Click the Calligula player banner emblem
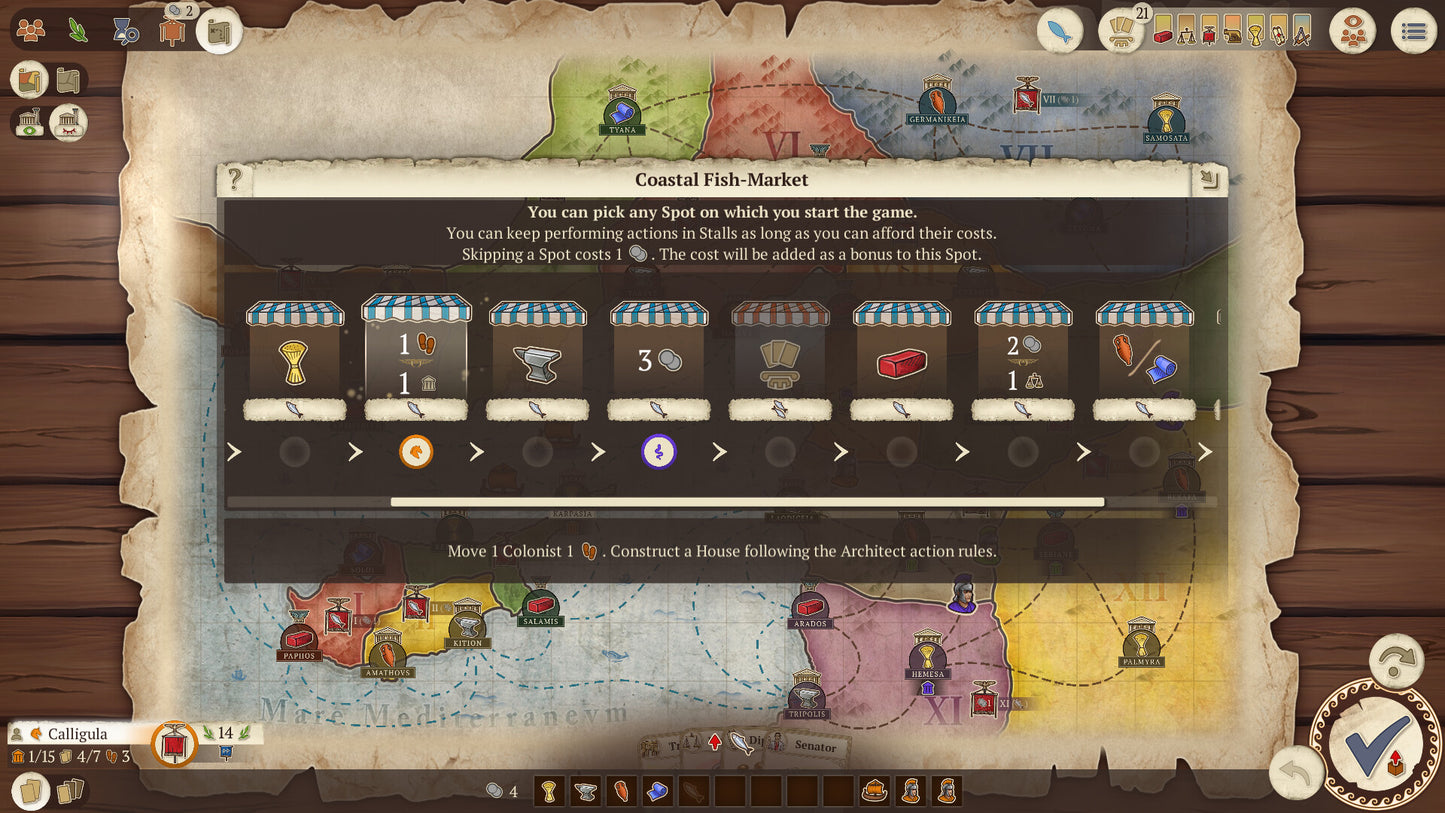This screenshot has height=813, width=1445. tap(174, 745)
